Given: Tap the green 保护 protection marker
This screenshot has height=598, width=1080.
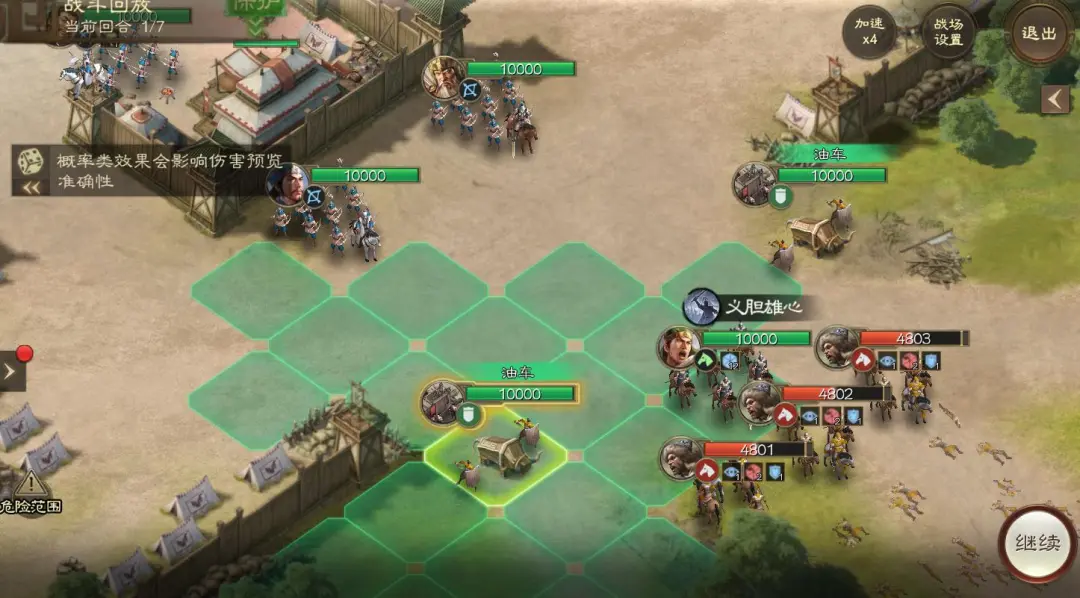Looking at the screenshot, I should [257, 8].
